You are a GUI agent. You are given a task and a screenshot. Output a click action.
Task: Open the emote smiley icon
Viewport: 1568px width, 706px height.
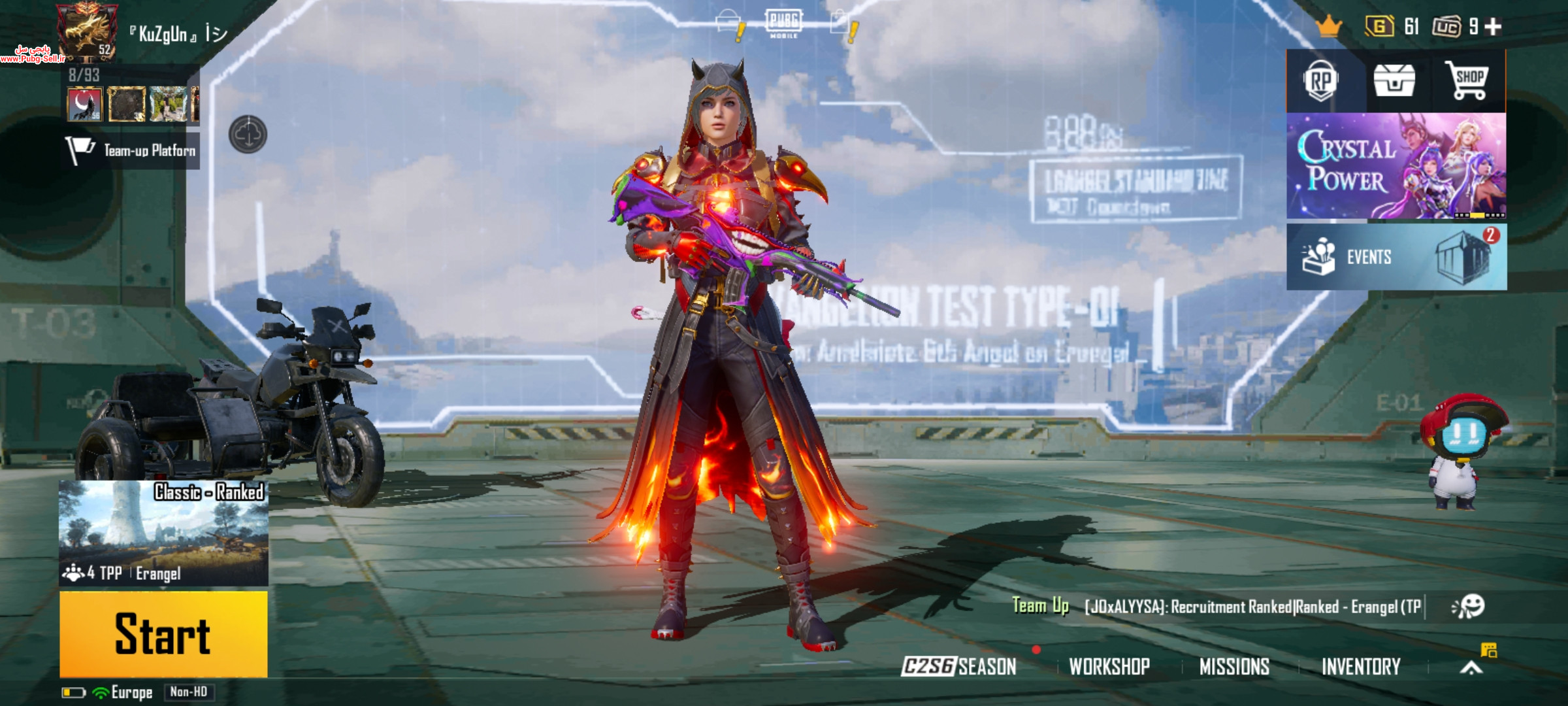coord(1468,607)
